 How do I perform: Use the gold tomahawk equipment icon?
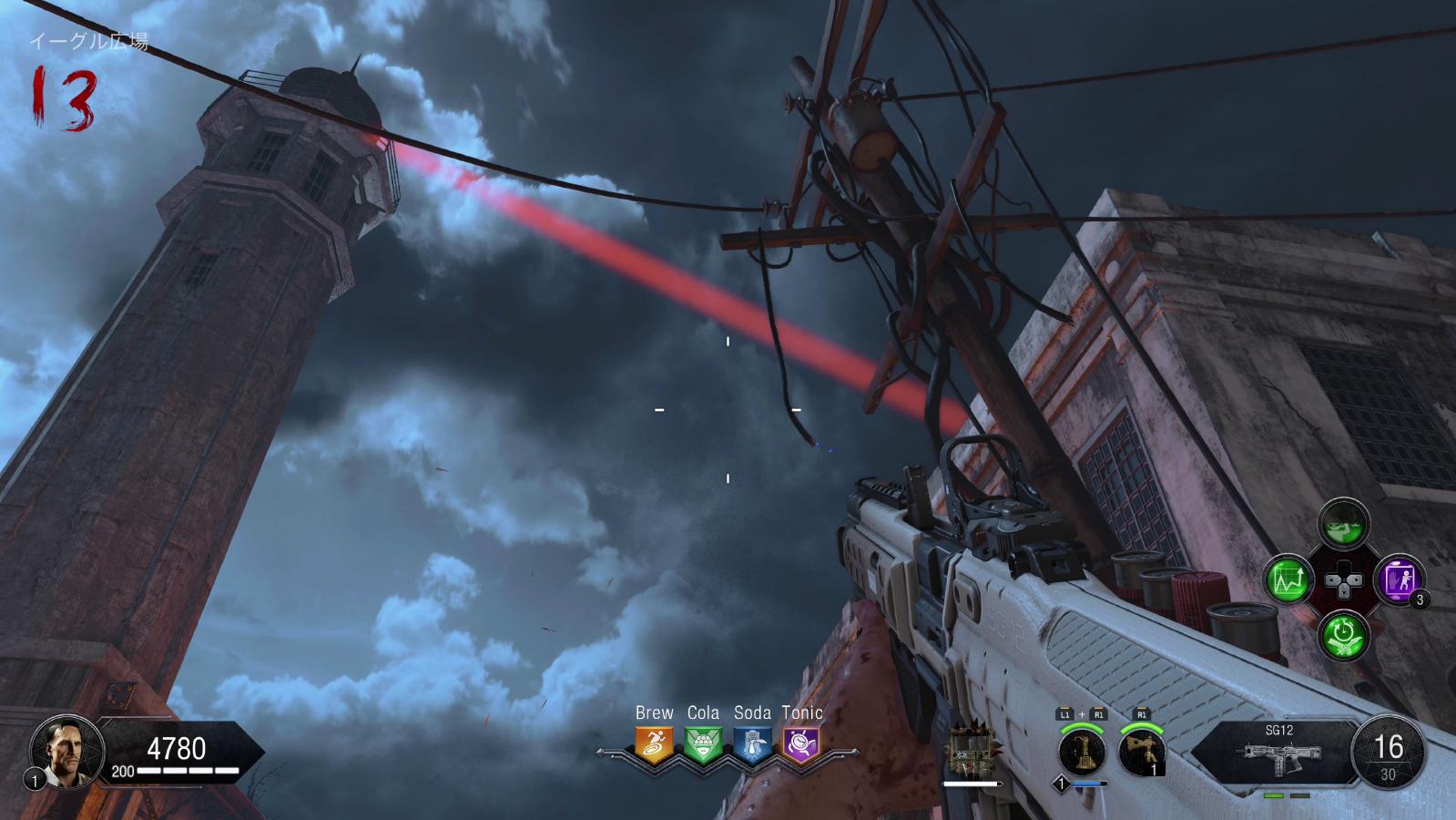point(1142,753)
